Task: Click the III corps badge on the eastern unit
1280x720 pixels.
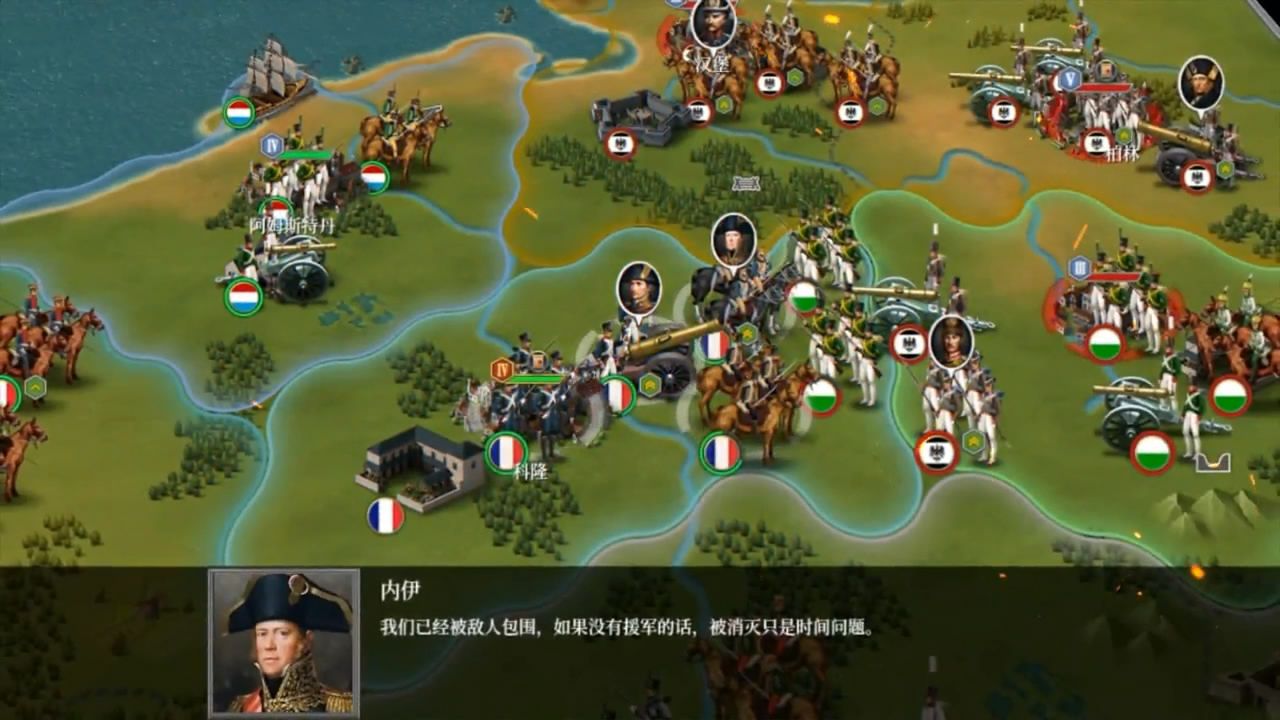Action: (x=1078, y=268)
